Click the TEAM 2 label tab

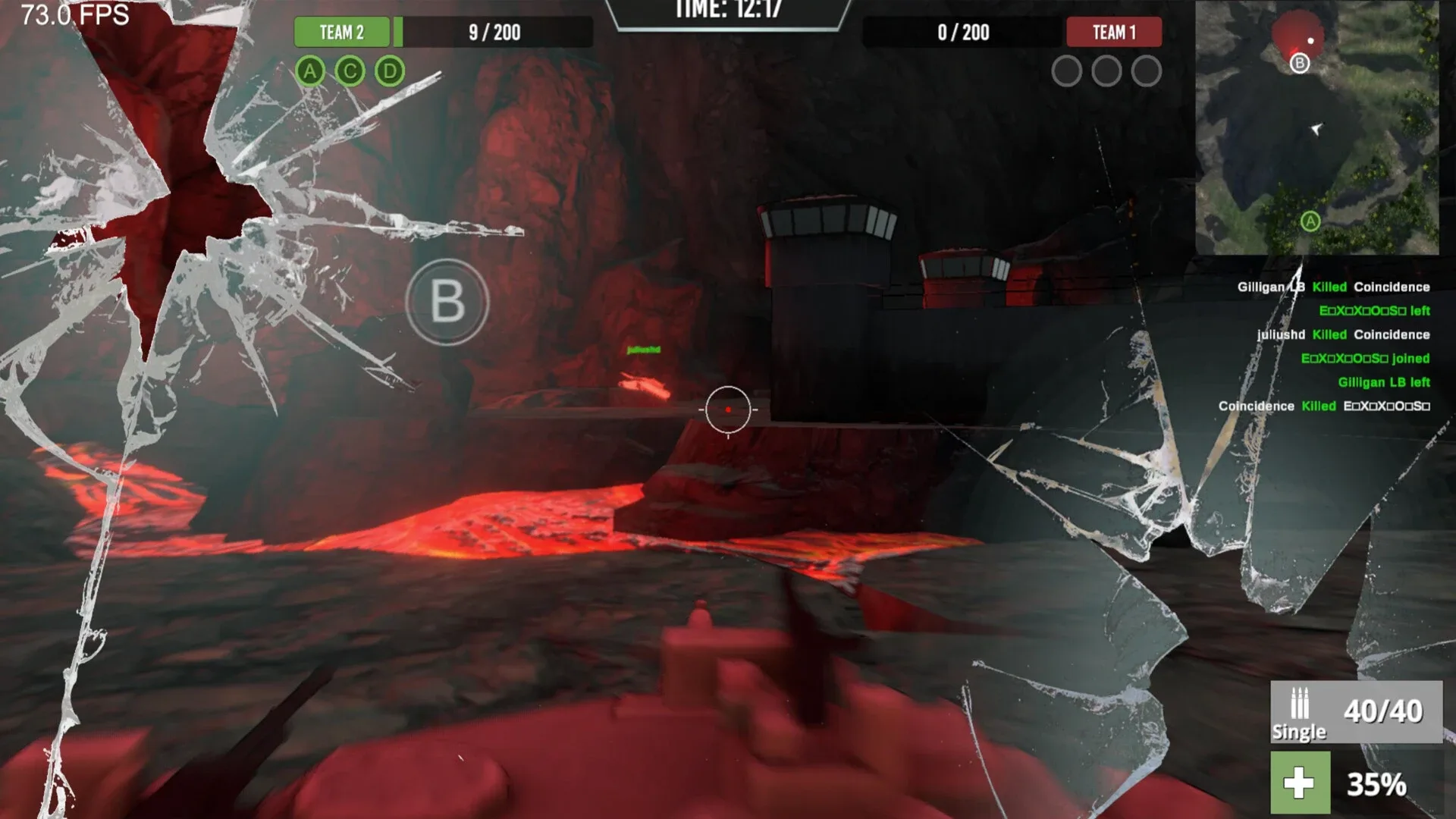[x=341, y=33]
